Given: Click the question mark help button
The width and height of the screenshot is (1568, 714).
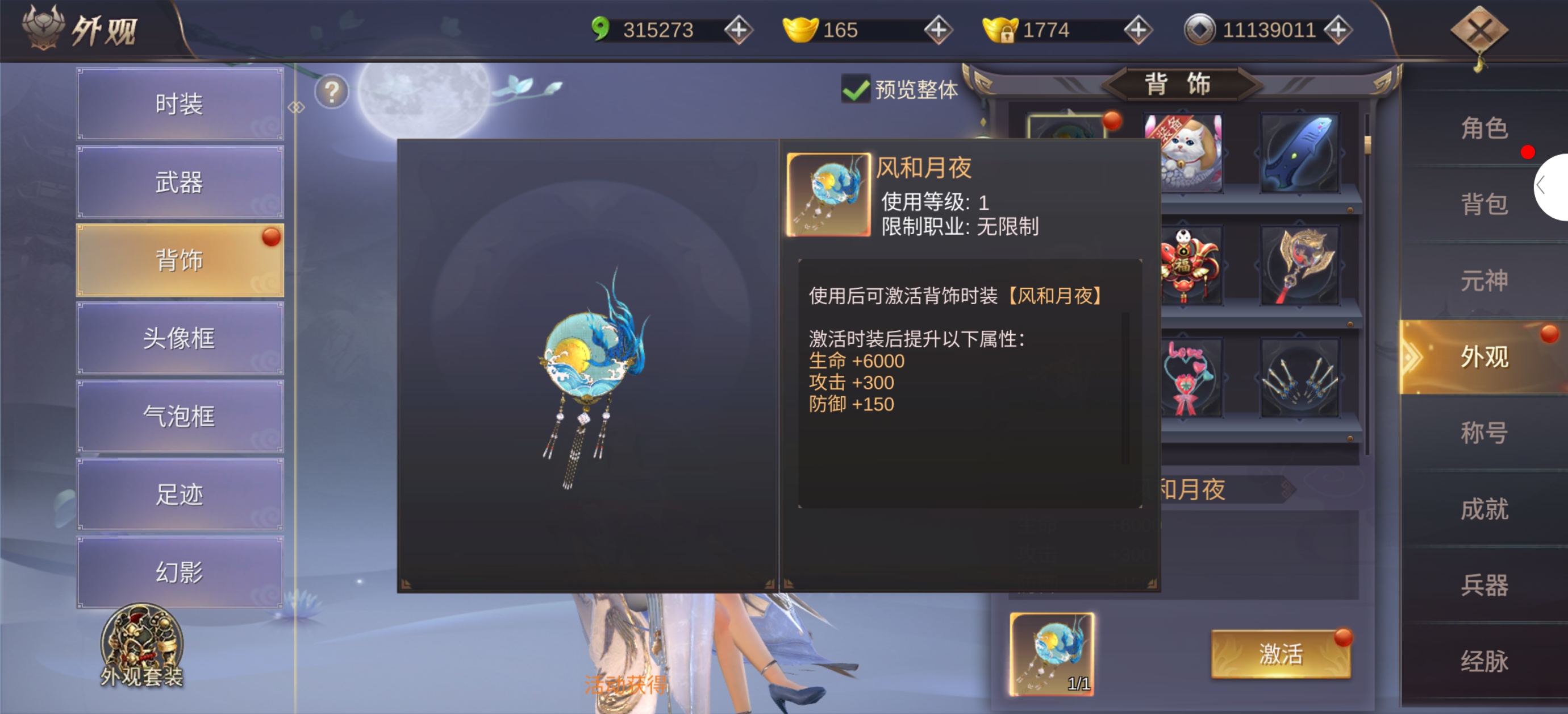Looking at the screenshot, I should (x=332, y=92).
